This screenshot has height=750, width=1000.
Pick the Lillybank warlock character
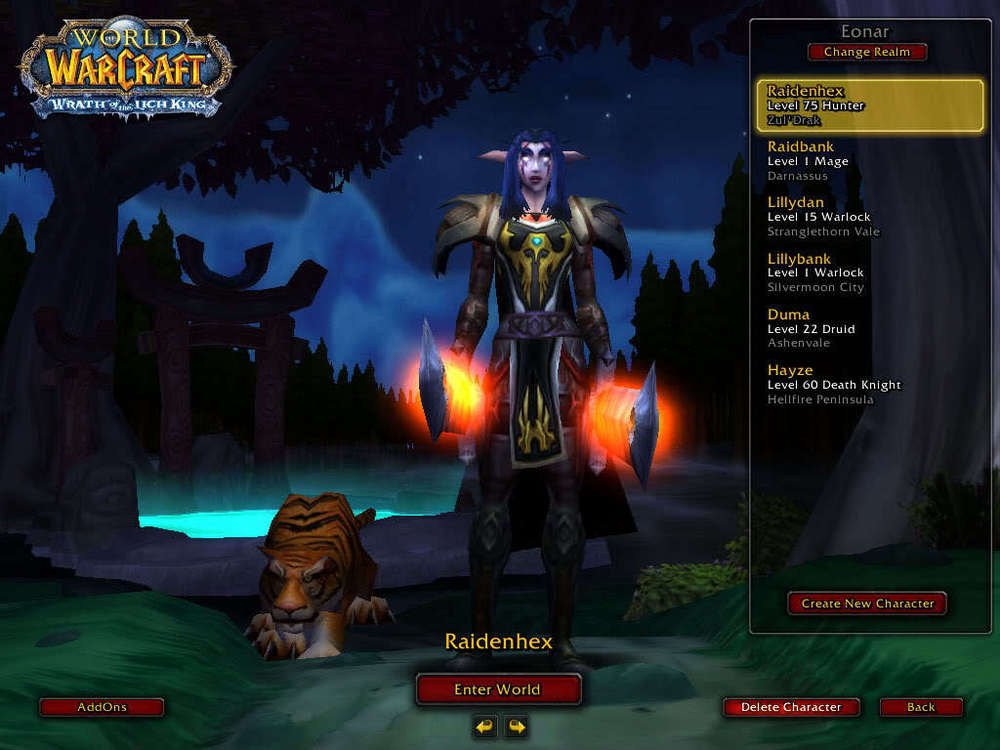pyautogui.click(x=869, y=273)
